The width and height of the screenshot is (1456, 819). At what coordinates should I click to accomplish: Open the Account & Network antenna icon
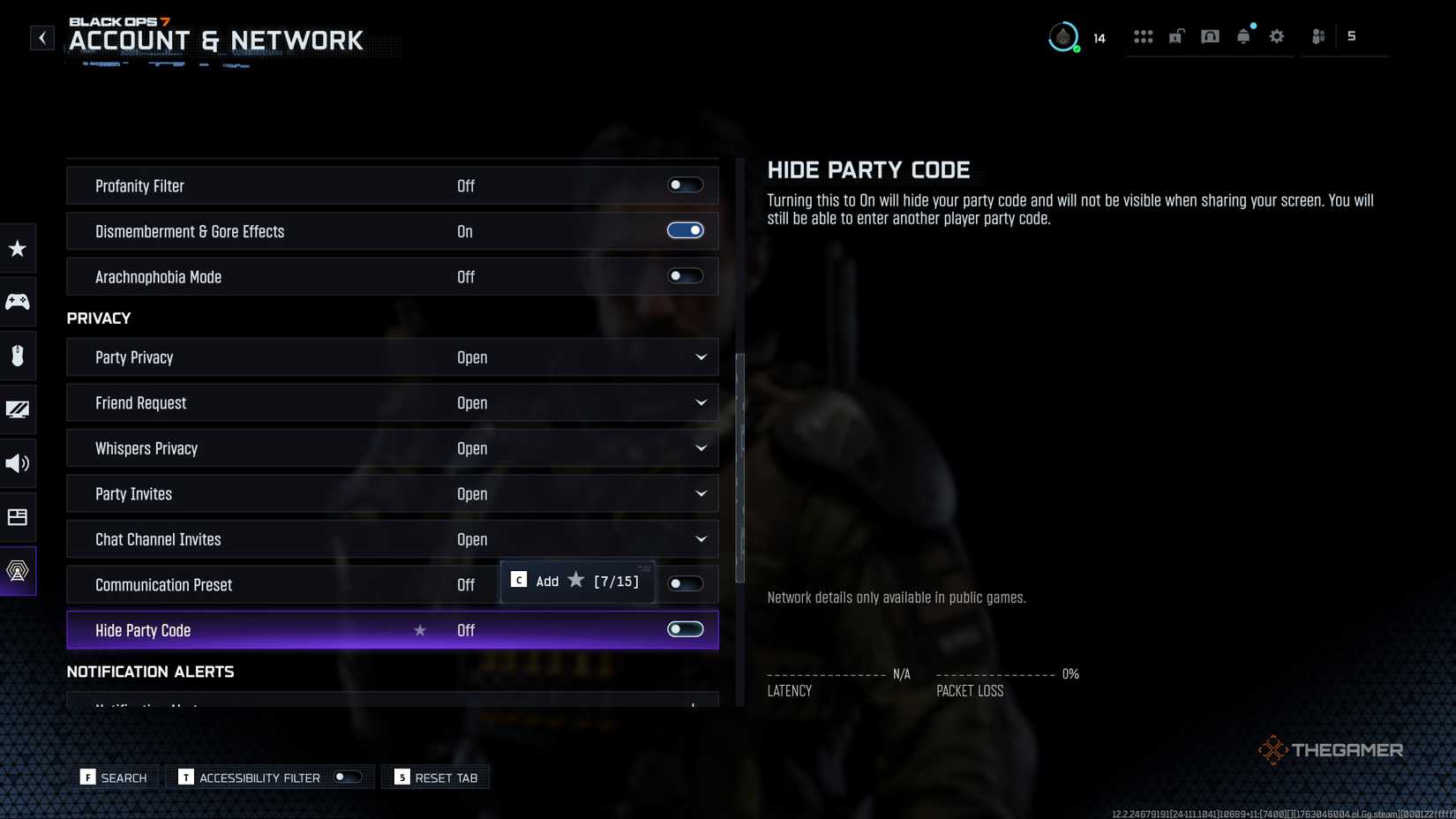[18, 571]
